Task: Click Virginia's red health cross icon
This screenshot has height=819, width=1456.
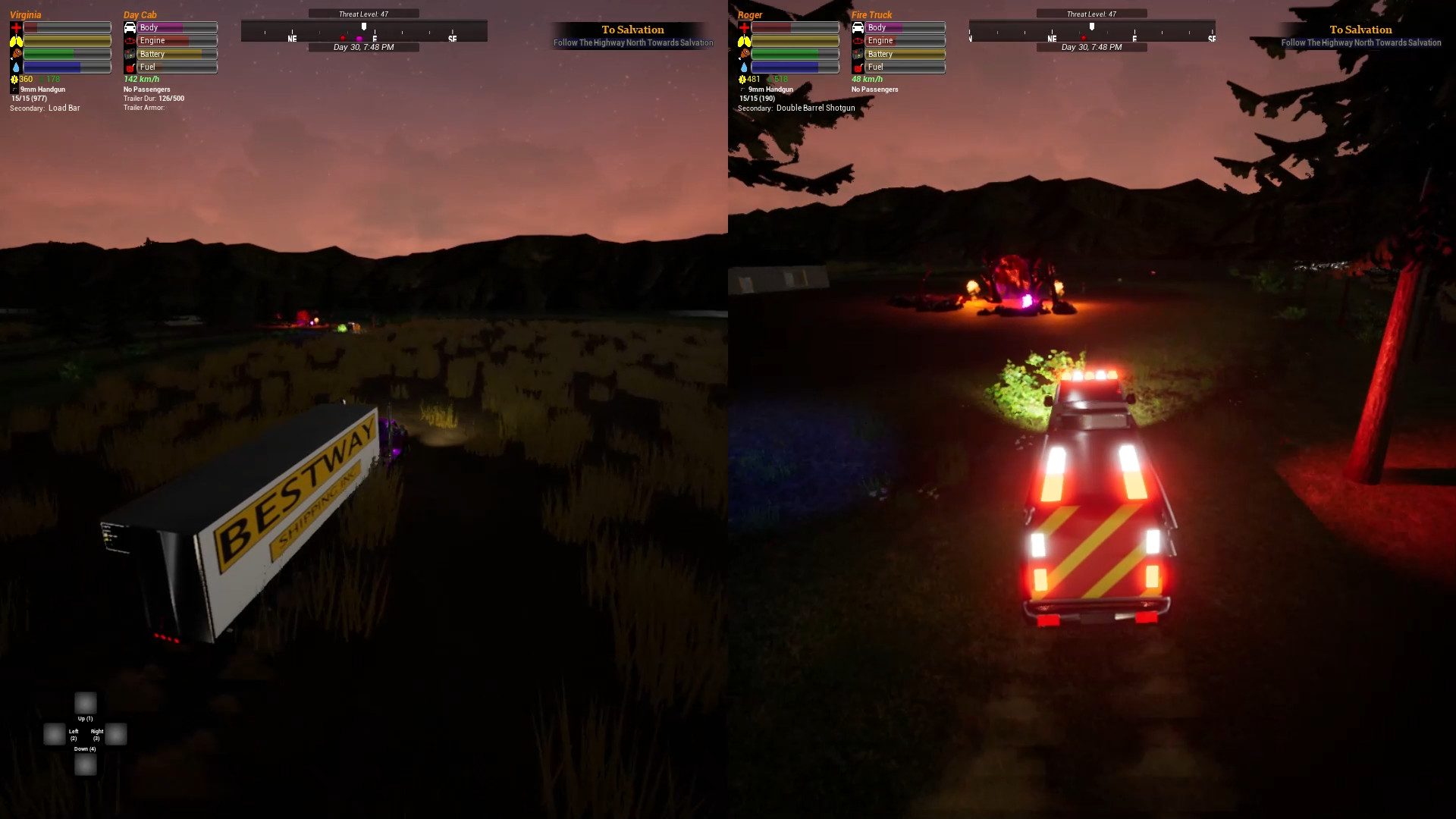Action: click(x=15, y=27)
